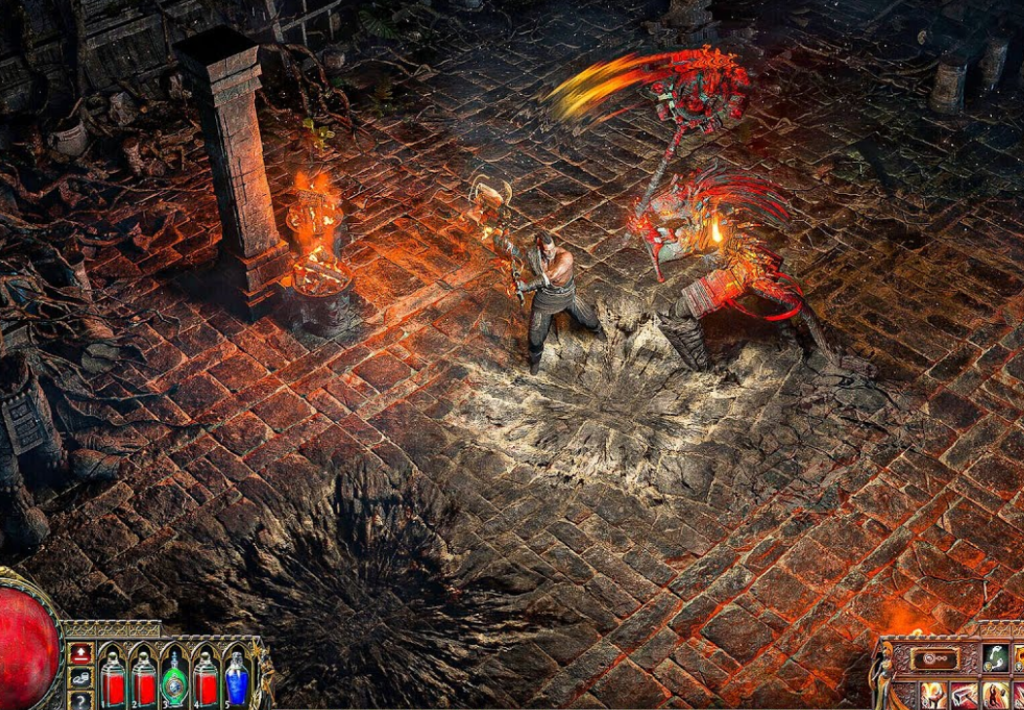1024x710 pixels.
Task: Click the red up-arrow button
Action: pyautogui.click(x=81, y=654)
